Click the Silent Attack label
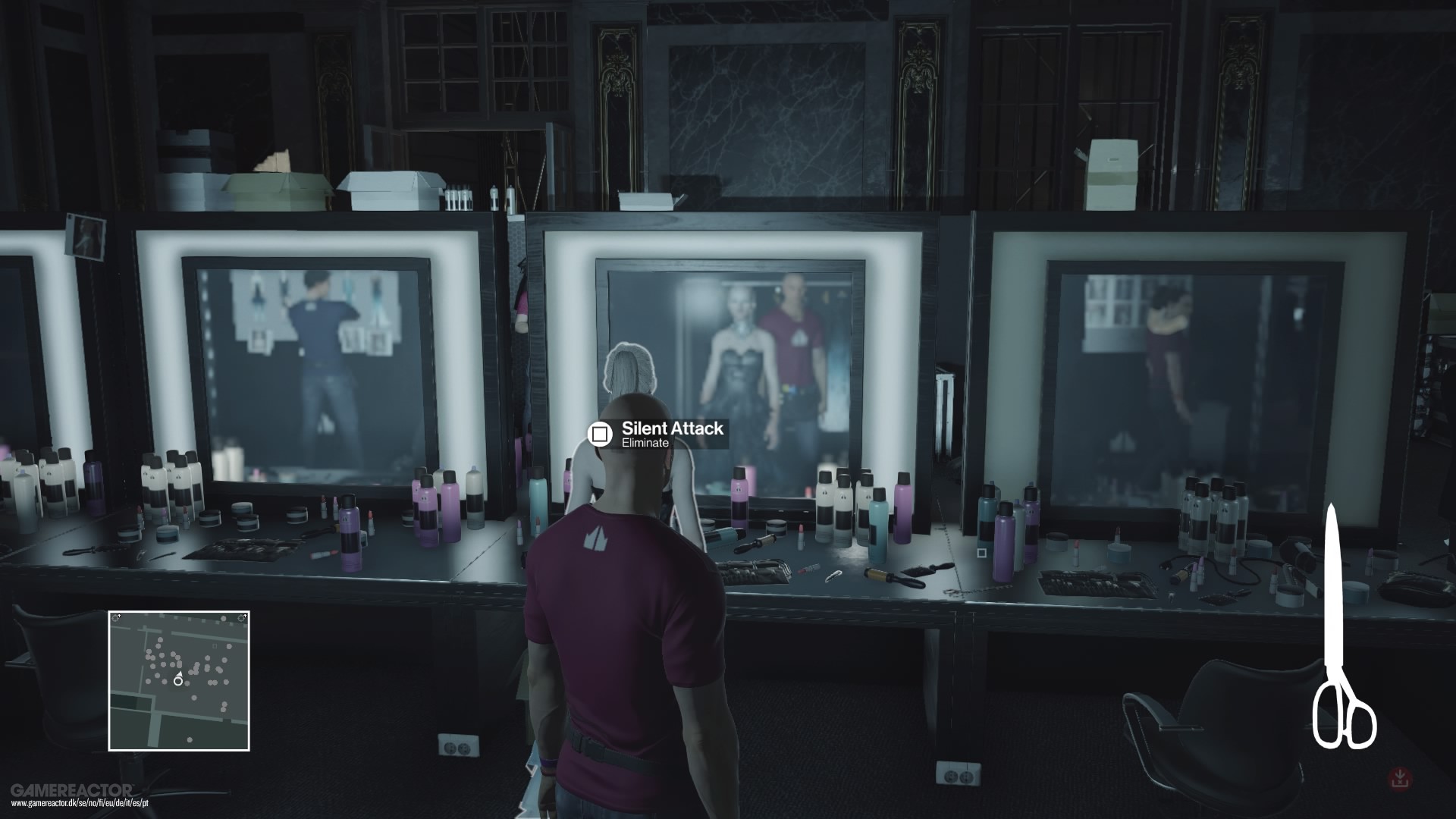 (673, 428)
